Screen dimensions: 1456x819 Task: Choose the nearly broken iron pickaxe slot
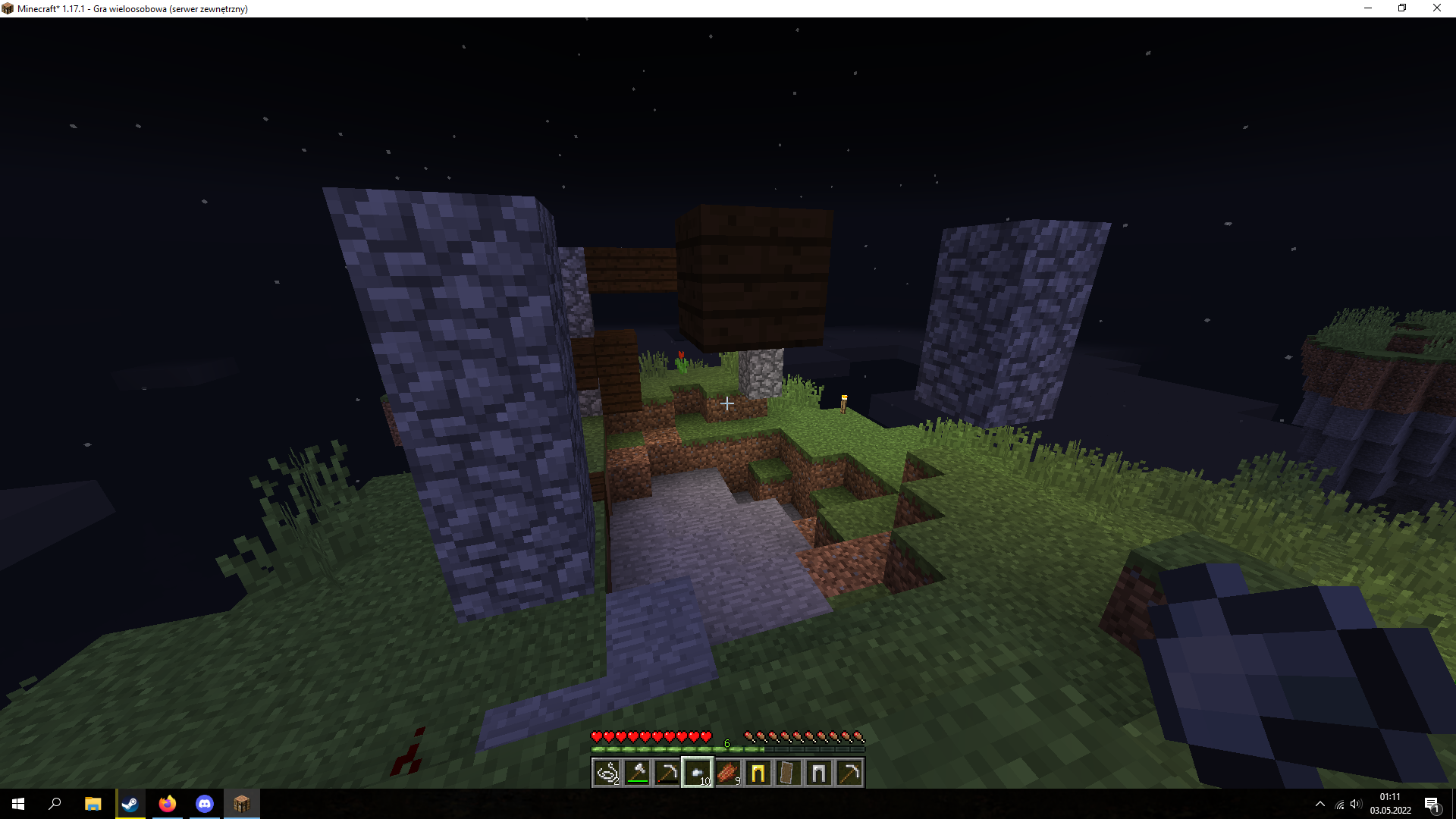(x=667, y=773)
